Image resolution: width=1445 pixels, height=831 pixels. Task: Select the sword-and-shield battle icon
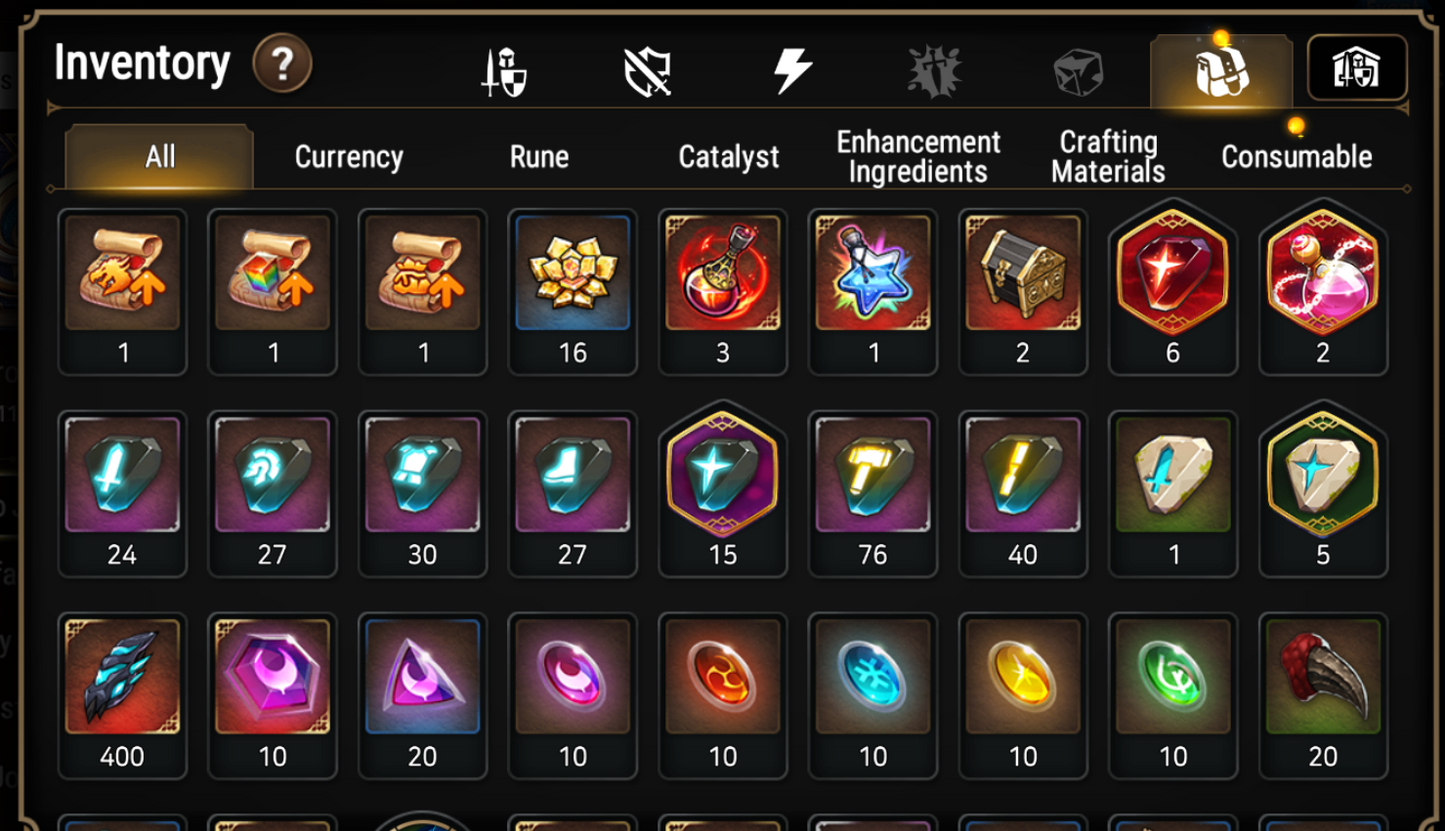501,70
